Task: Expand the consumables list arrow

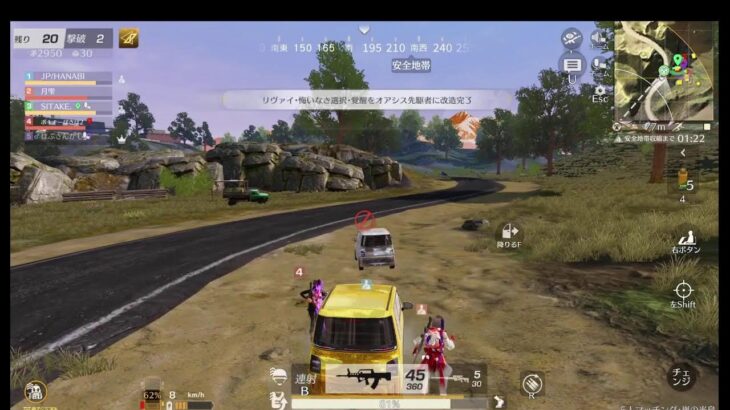Action: click(x=684, y=152)
